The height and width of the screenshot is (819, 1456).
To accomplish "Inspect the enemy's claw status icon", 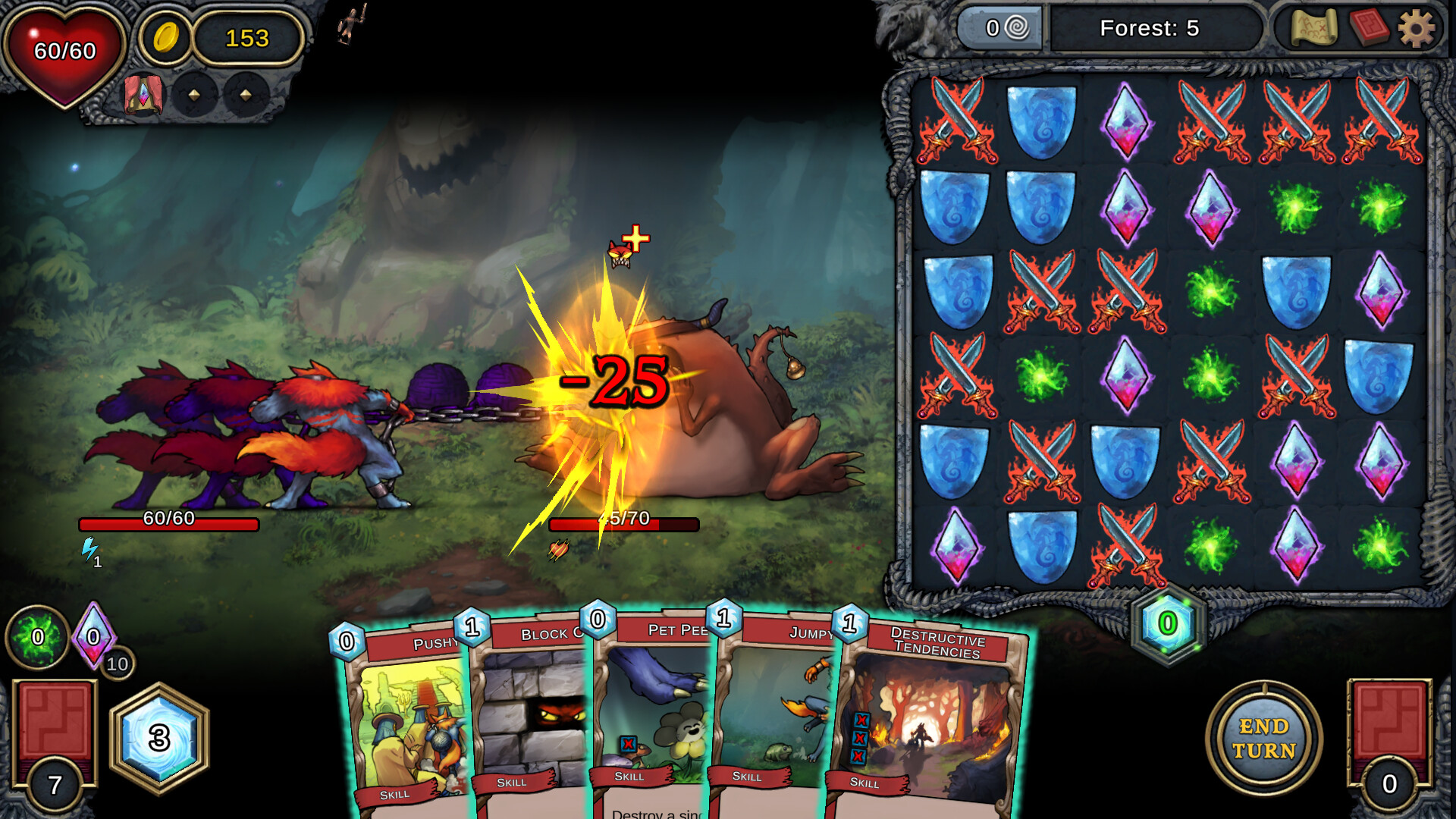I will coord(559,549).
